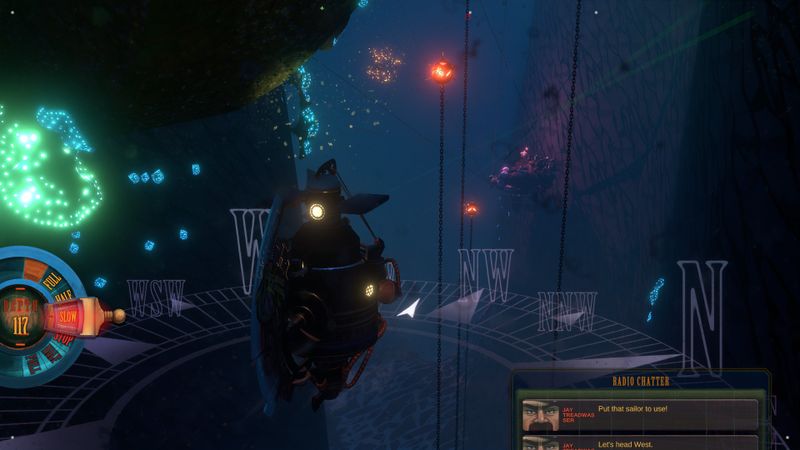Select SLOW speed on the throttle dial
Viewport: 800px width, 450px height.
tap(67, 316)
